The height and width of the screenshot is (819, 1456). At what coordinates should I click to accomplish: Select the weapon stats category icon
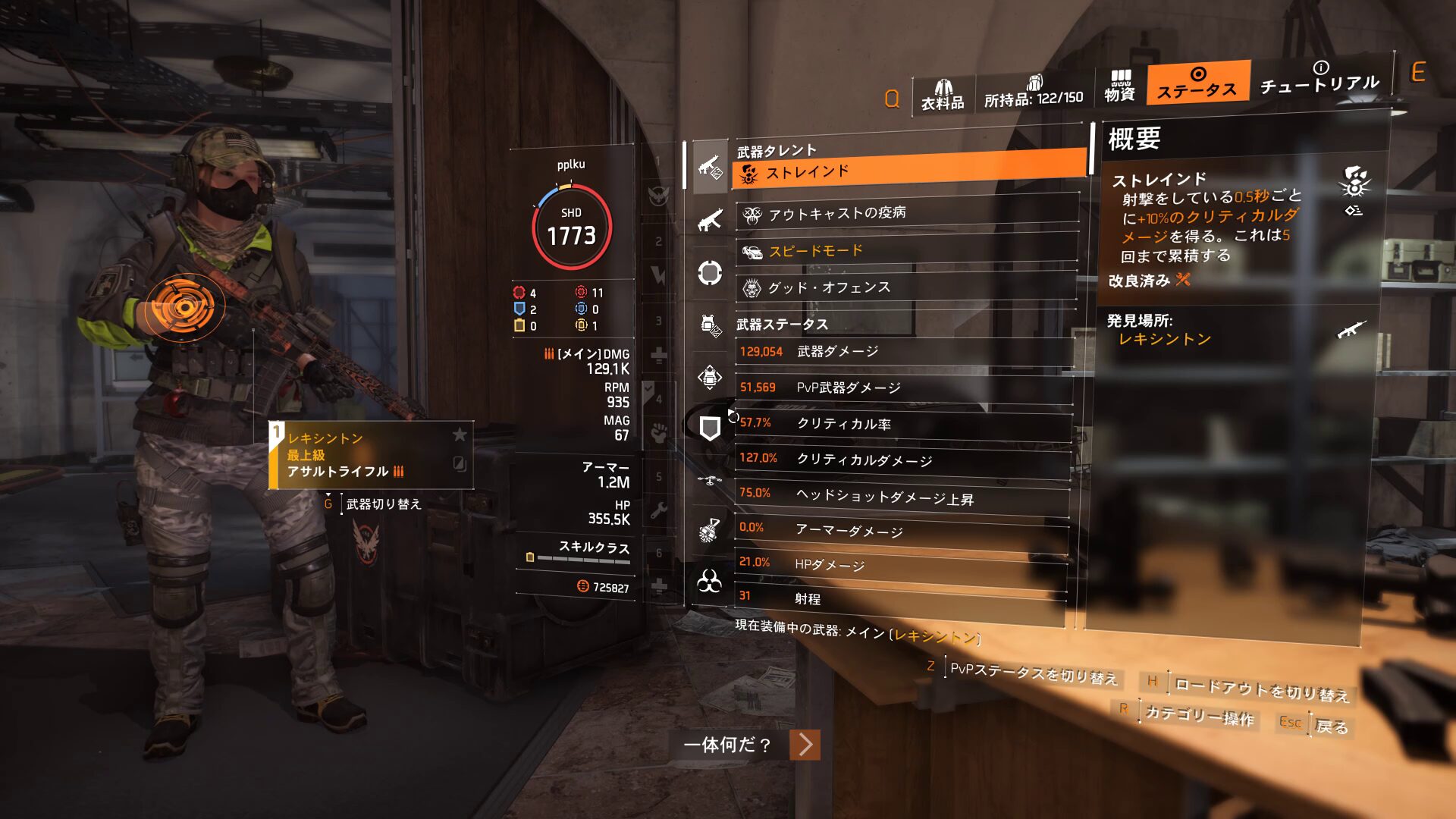point(710,165)
